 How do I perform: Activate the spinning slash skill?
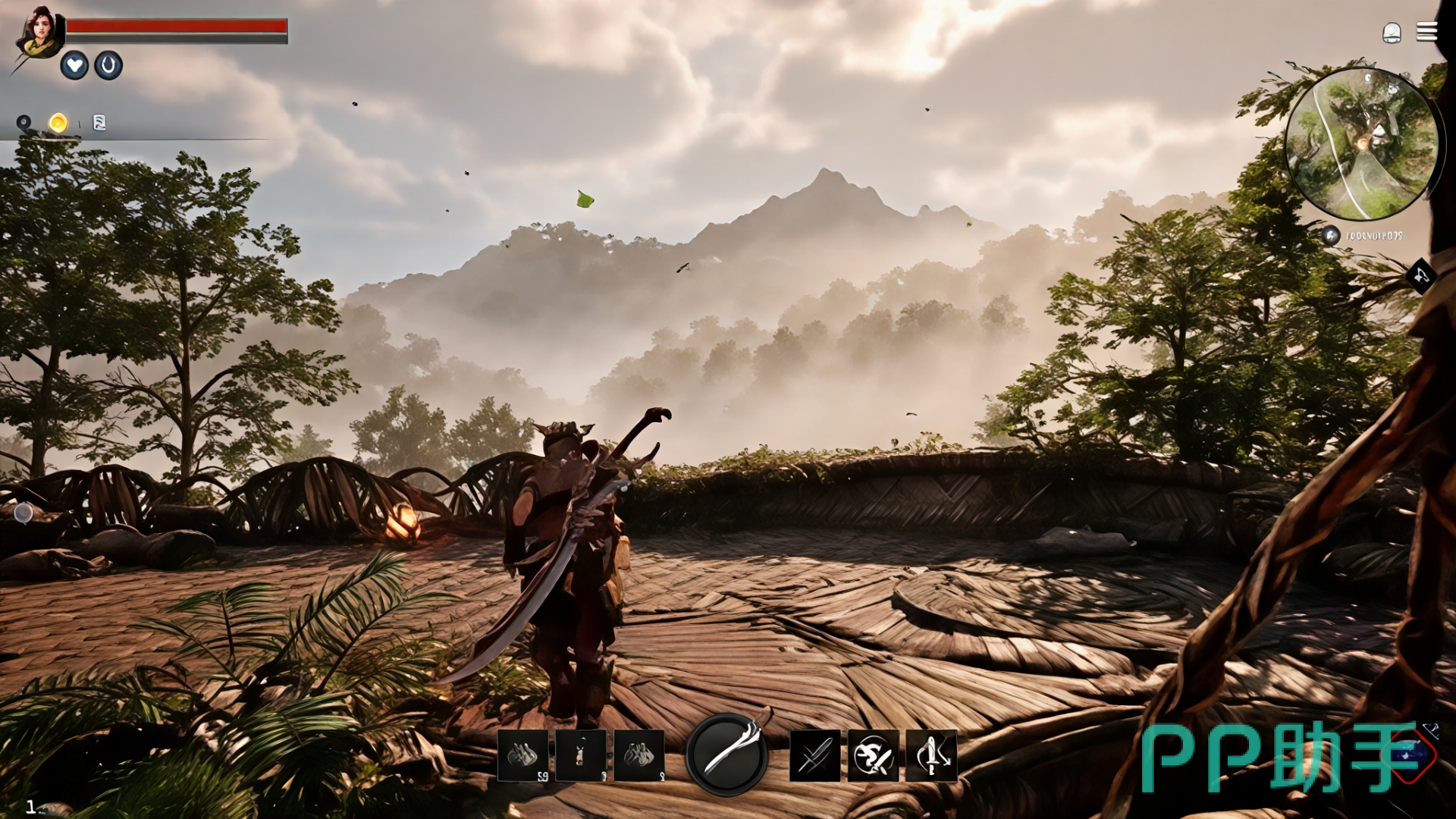pyautogui.click(x=874, y=755)
